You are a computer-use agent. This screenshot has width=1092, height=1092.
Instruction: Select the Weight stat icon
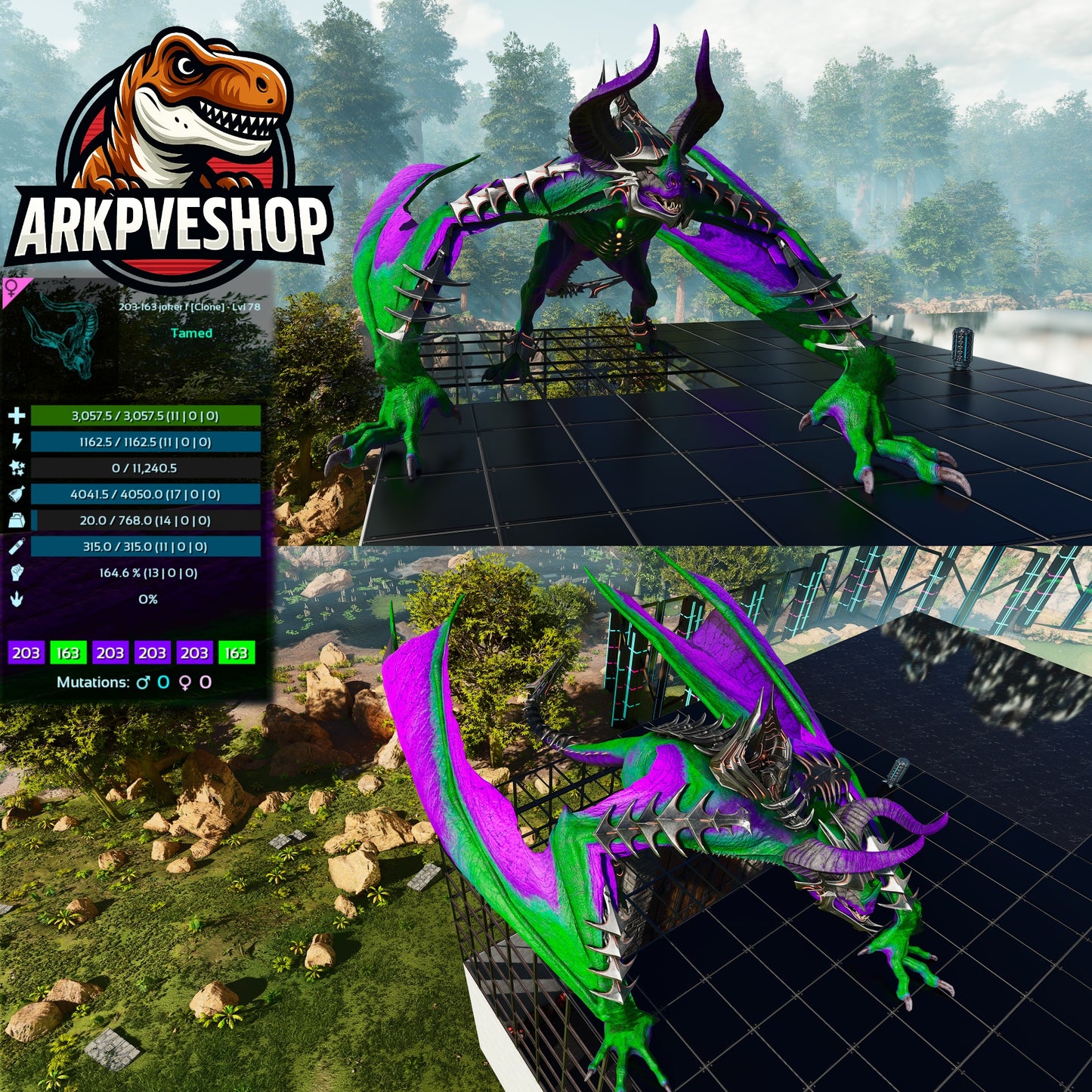tap(17, 521)
